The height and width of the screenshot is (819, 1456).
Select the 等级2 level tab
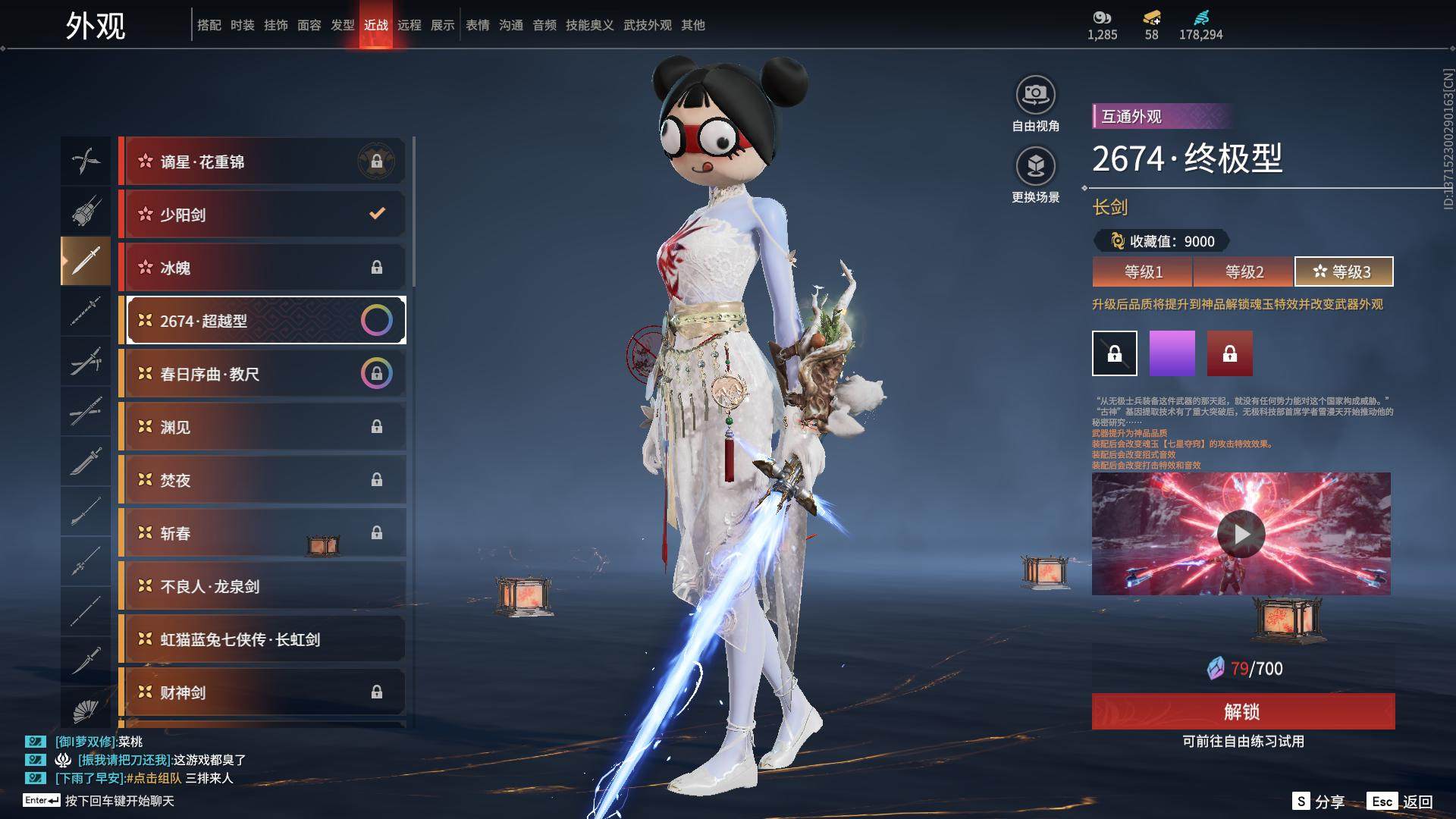1244,271
